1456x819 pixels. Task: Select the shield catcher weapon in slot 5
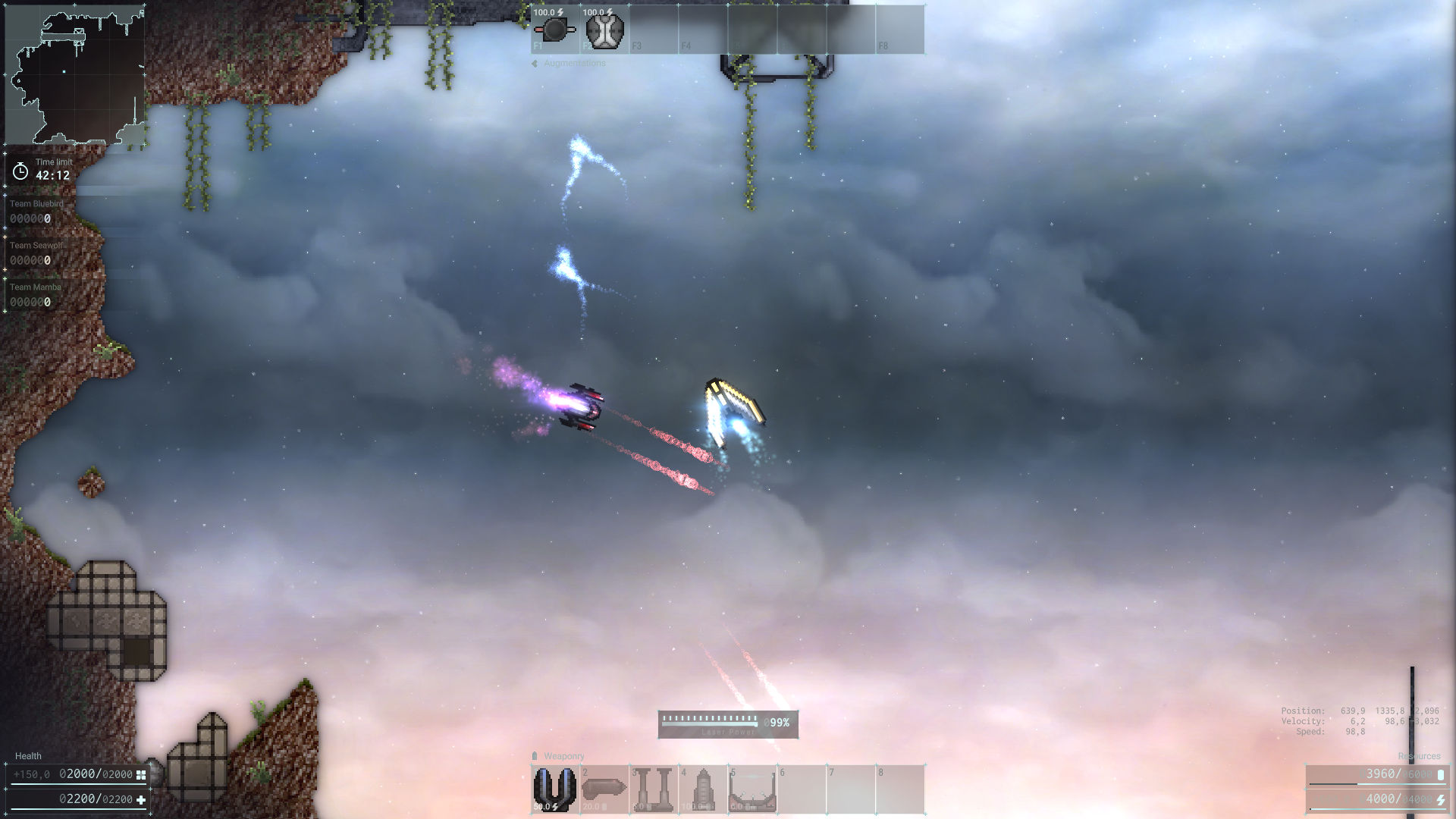pyautogui.click(x=752, y=789)
